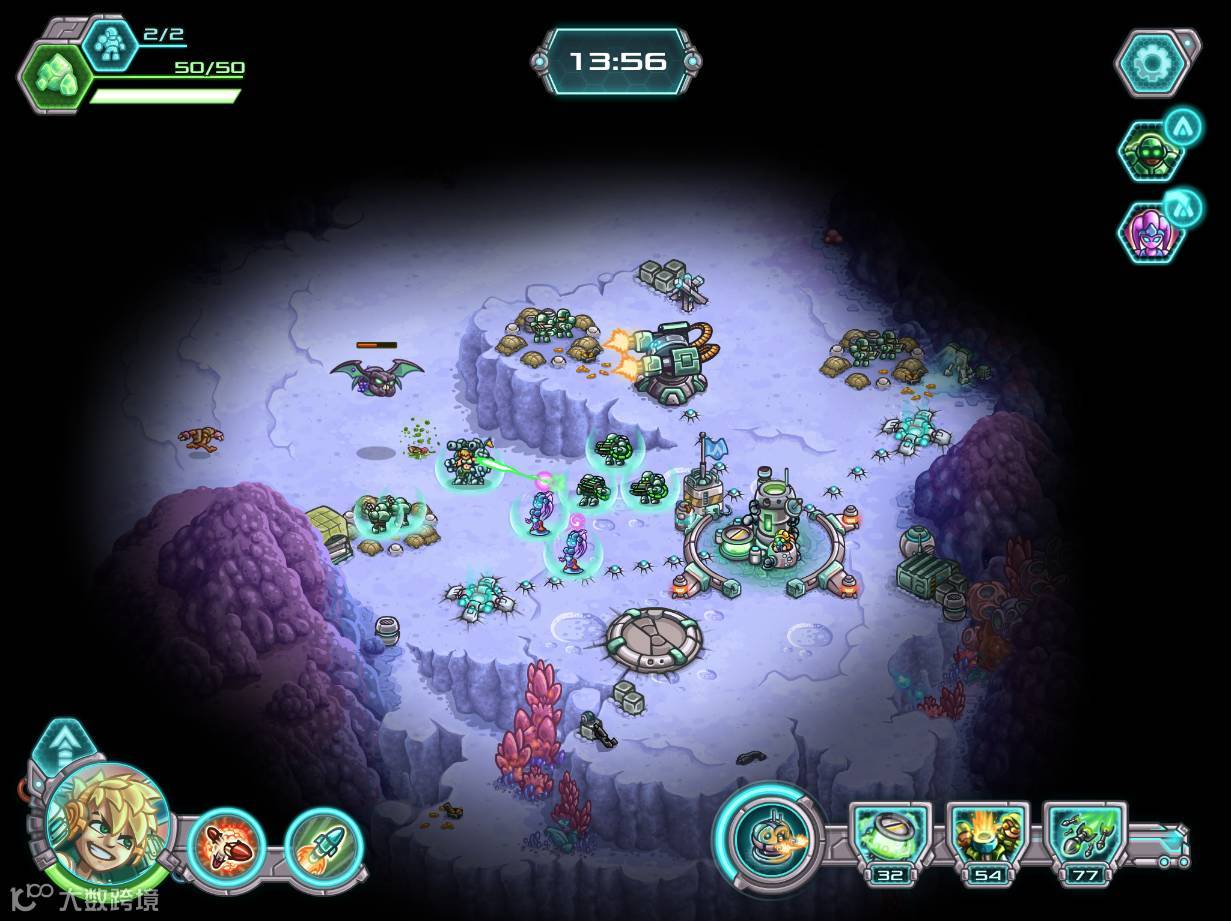Use the green canister power costing 32
Screen dimensions: 1231x921
click(890, 836)
